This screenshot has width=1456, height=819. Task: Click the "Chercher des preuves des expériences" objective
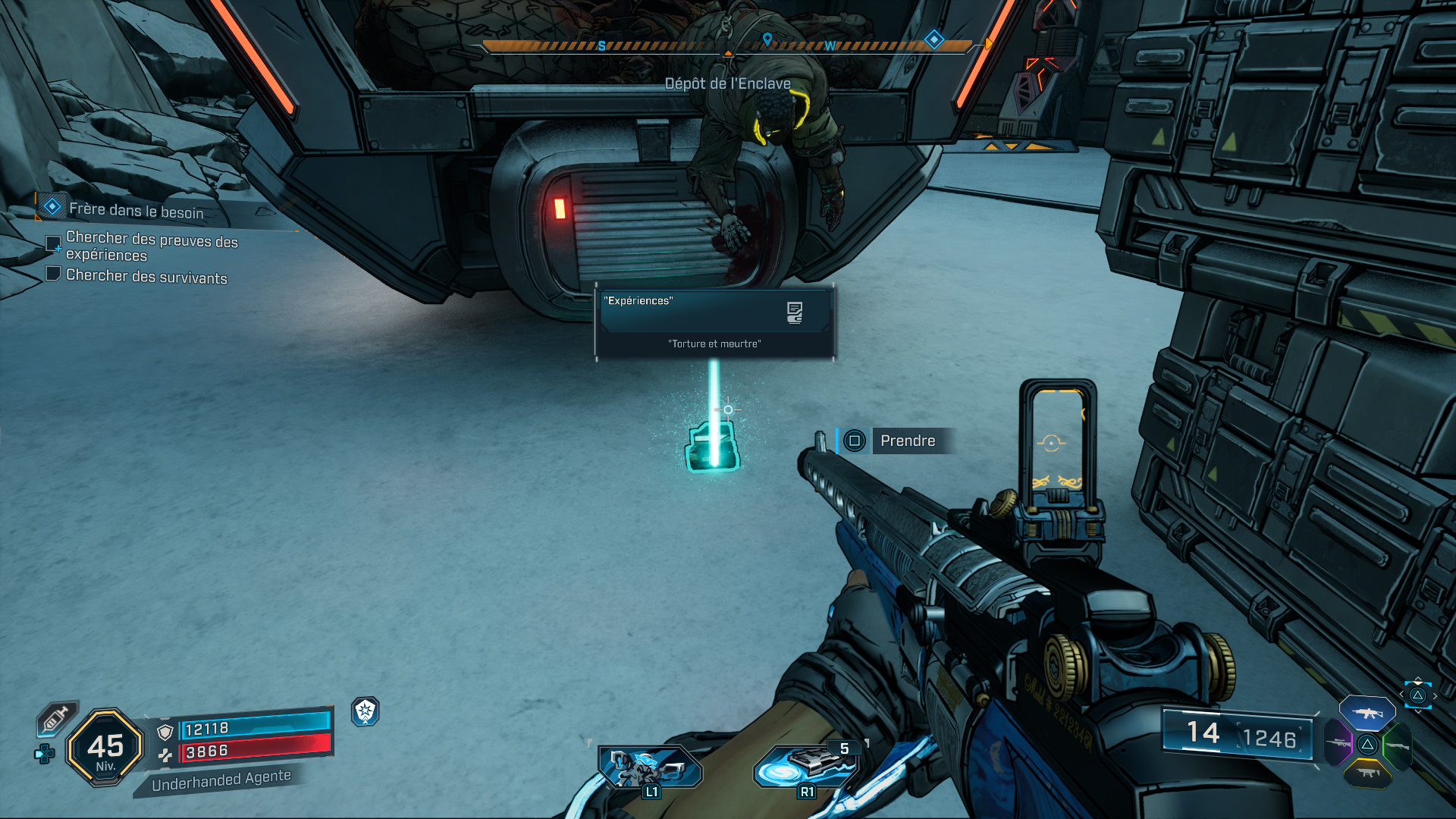point(151,246)
